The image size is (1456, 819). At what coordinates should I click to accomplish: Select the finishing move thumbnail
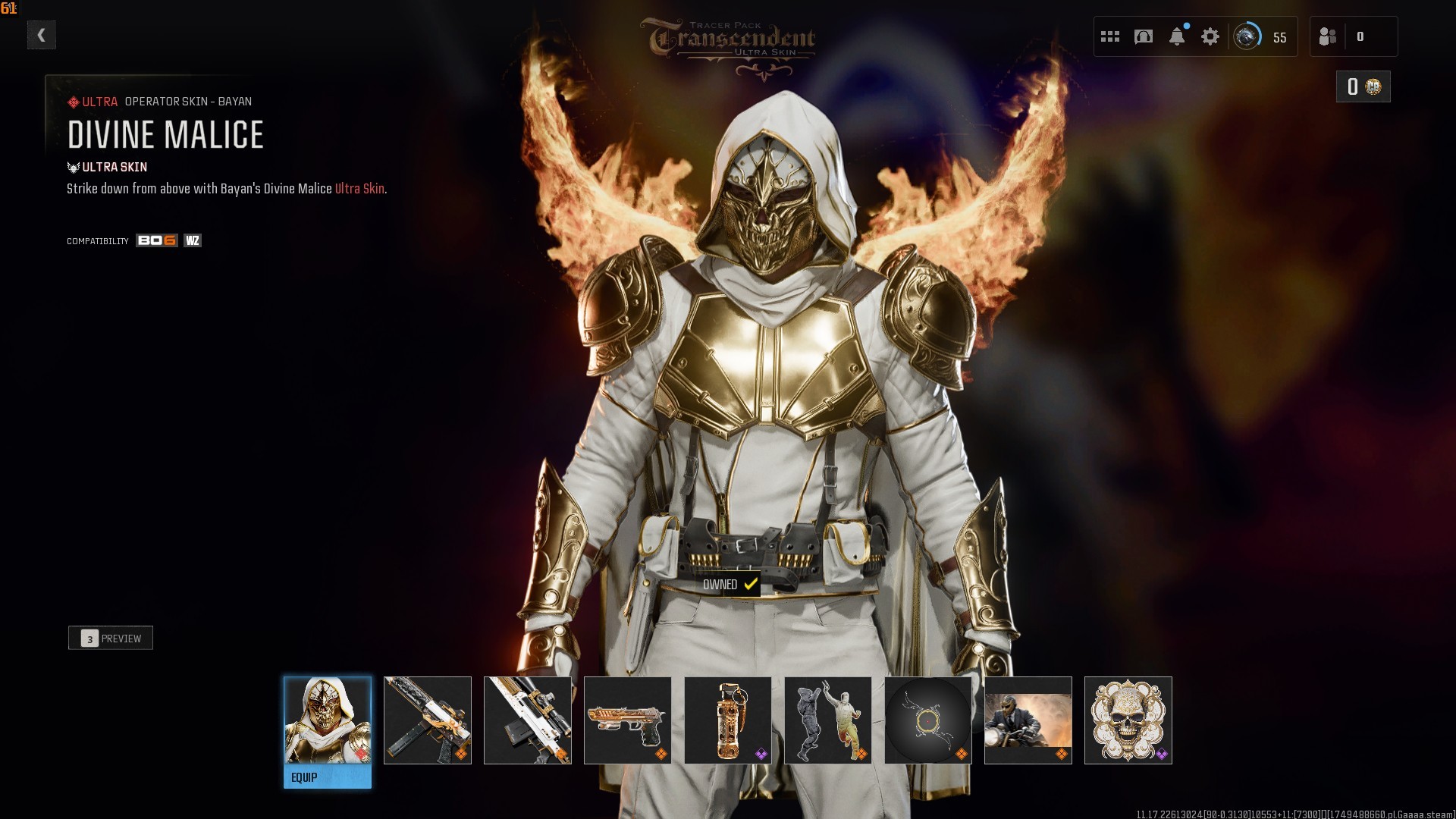click(828, 720)
